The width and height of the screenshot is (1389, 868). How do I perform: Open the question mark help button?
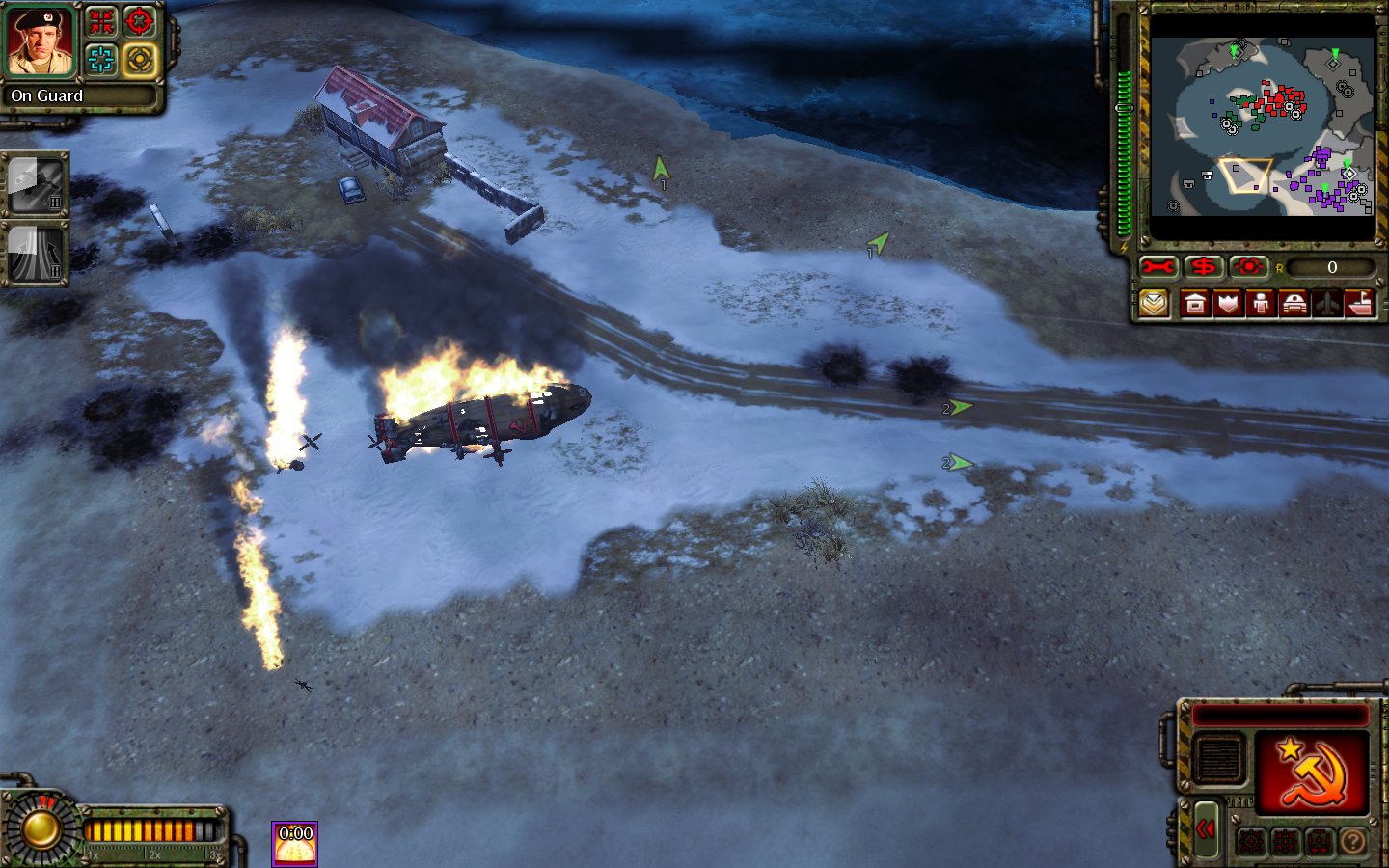[1353, 842]
